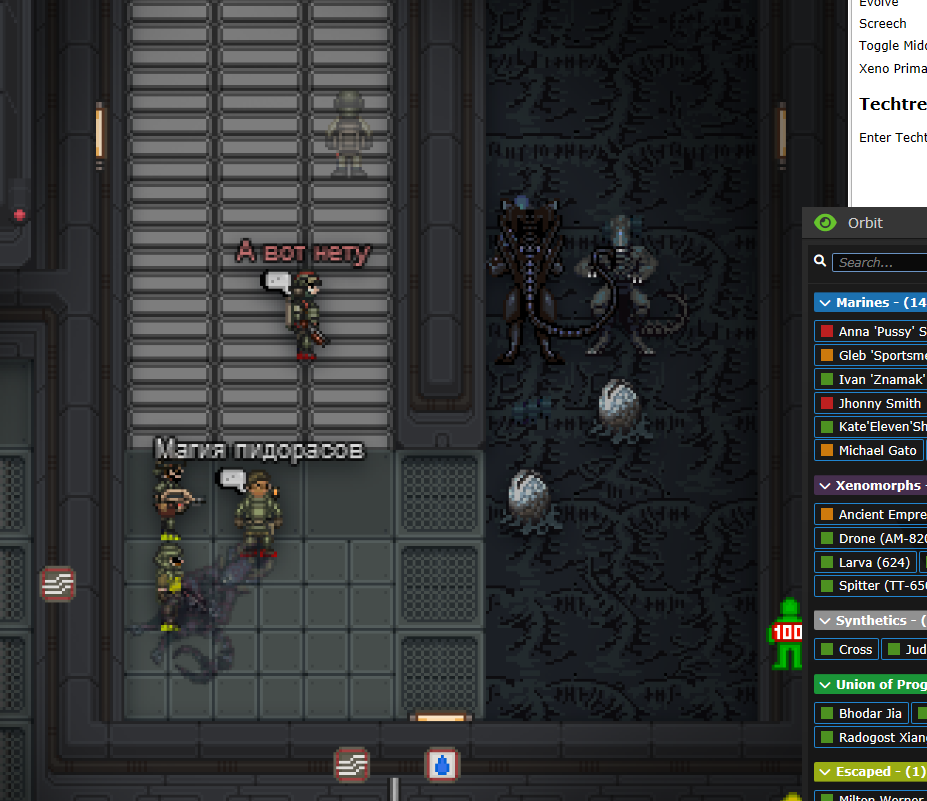Screen dimensions: 927x801
Task: Select Bhodar Jia in the orbit list
Action: 861,713
